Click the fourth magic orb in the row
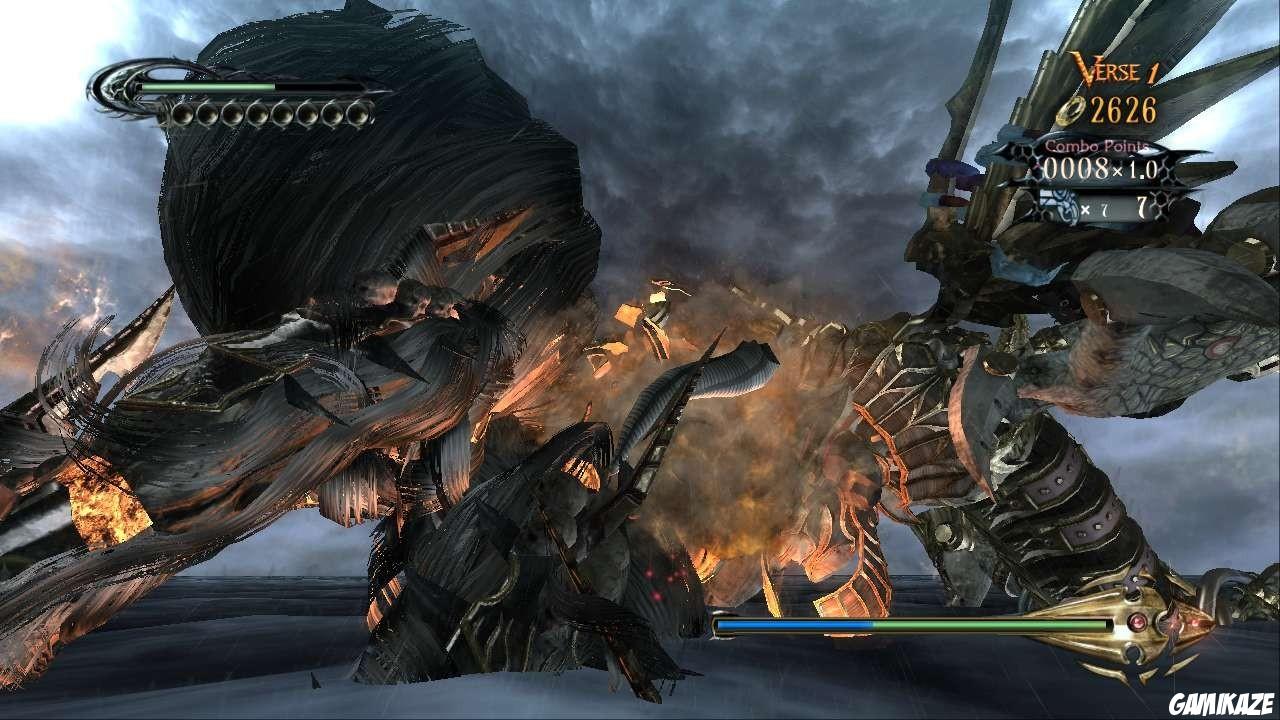The width and height of the screenshot is (1280, 720). tap(258, 114)
